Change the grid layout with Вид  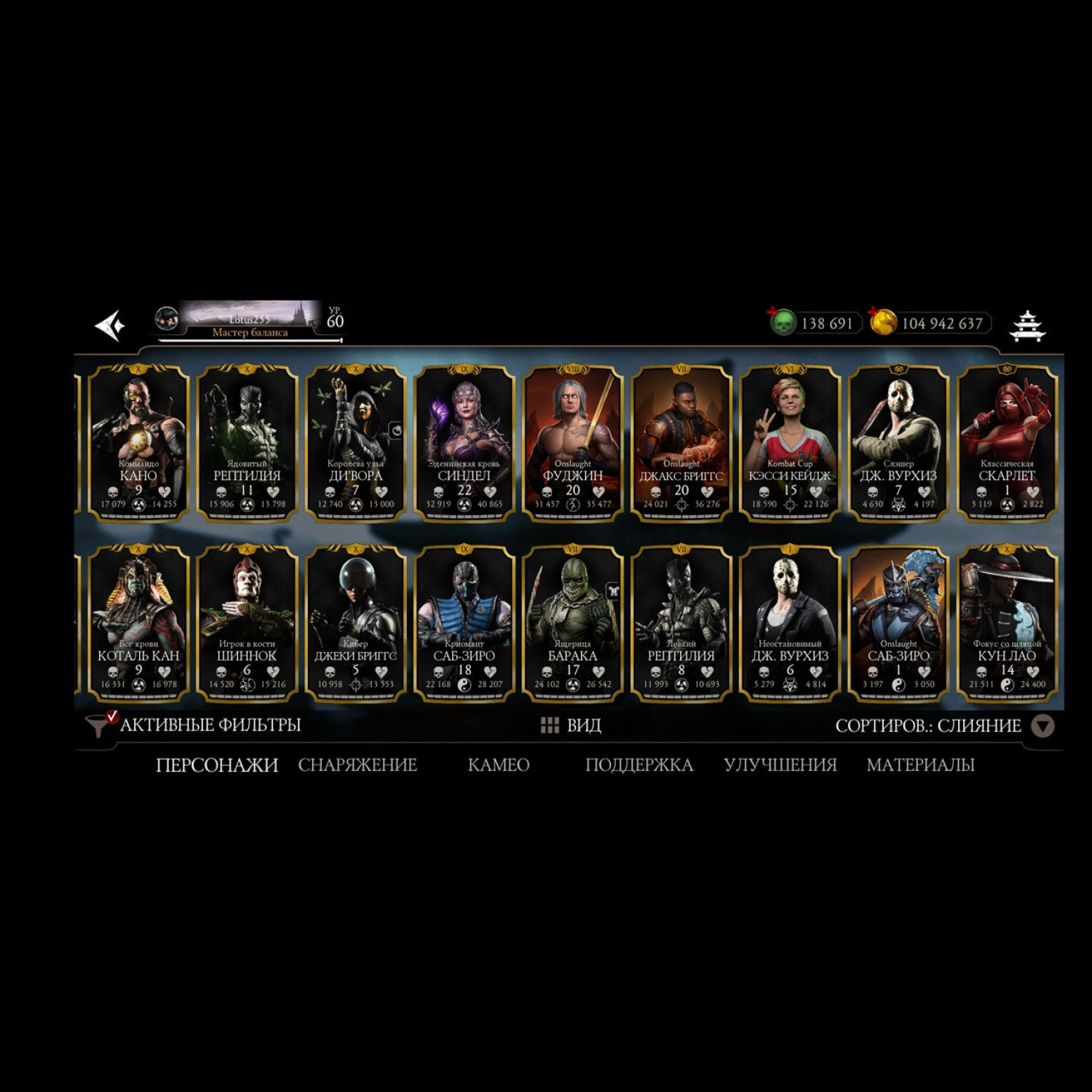point(571,725)
